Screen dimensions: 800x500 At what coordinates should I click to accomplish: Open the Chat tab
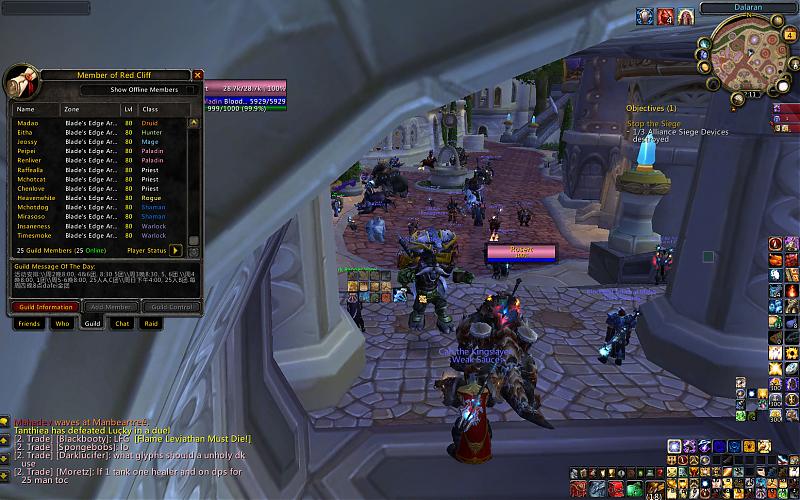(122, 324)
